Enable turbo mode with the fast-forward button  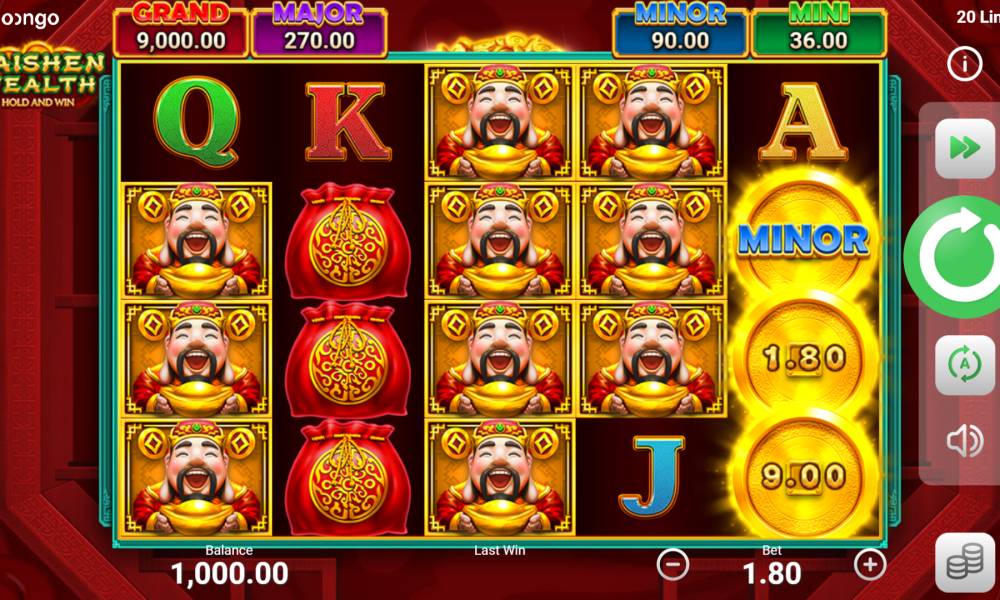click(964, 148)
